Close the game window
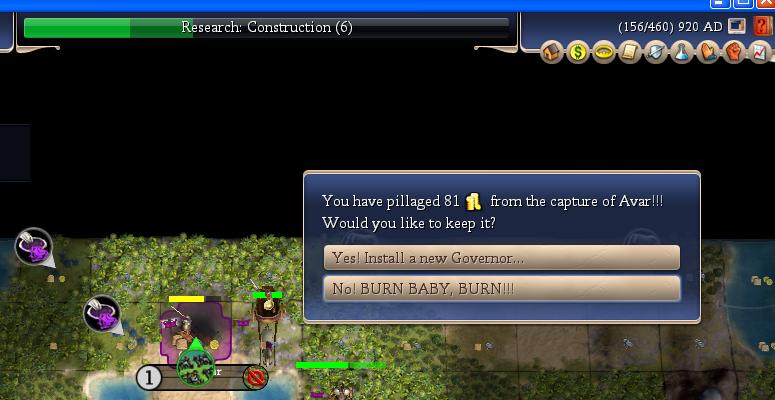This screenshot has height=400, width=775. (x=766, y=3)
